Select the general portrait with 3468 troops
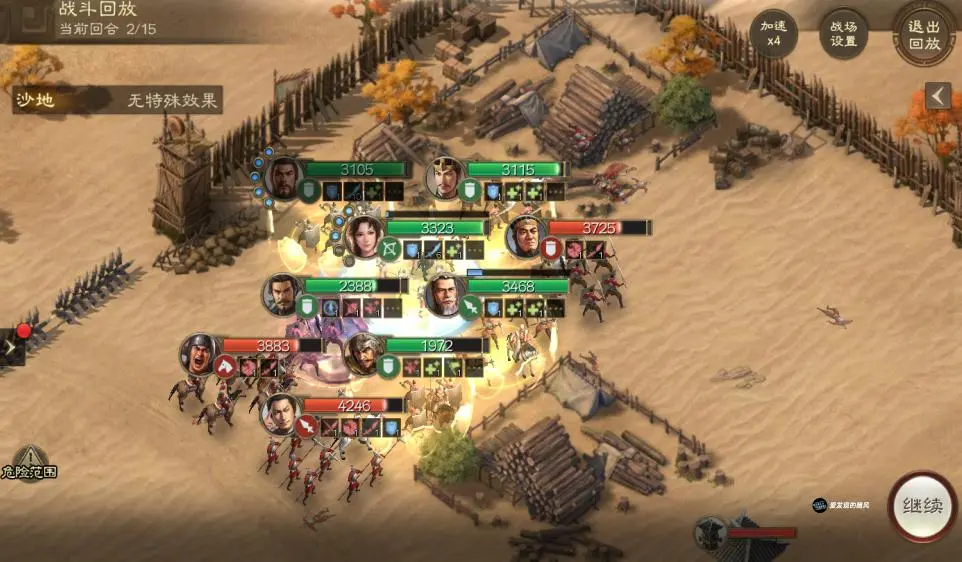 tap(445, 295)
